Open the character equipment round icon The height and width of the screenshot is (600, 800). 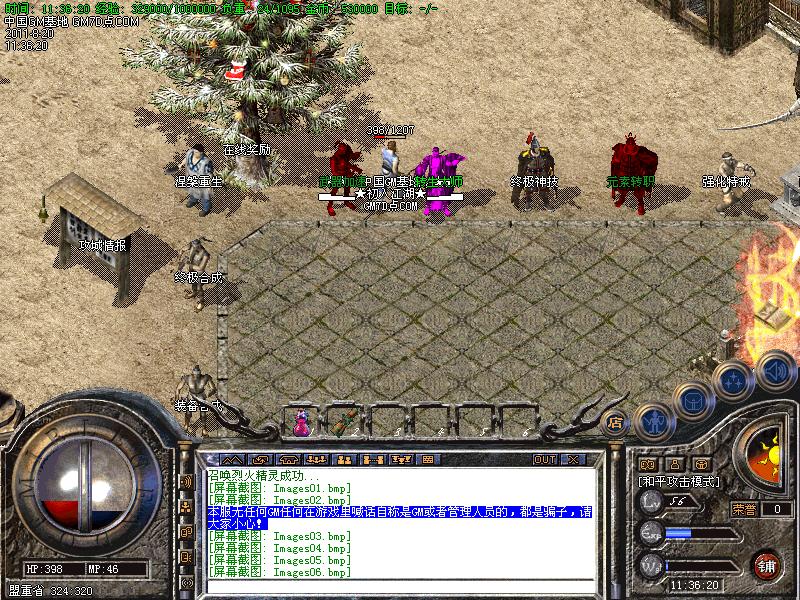(652, 419)
